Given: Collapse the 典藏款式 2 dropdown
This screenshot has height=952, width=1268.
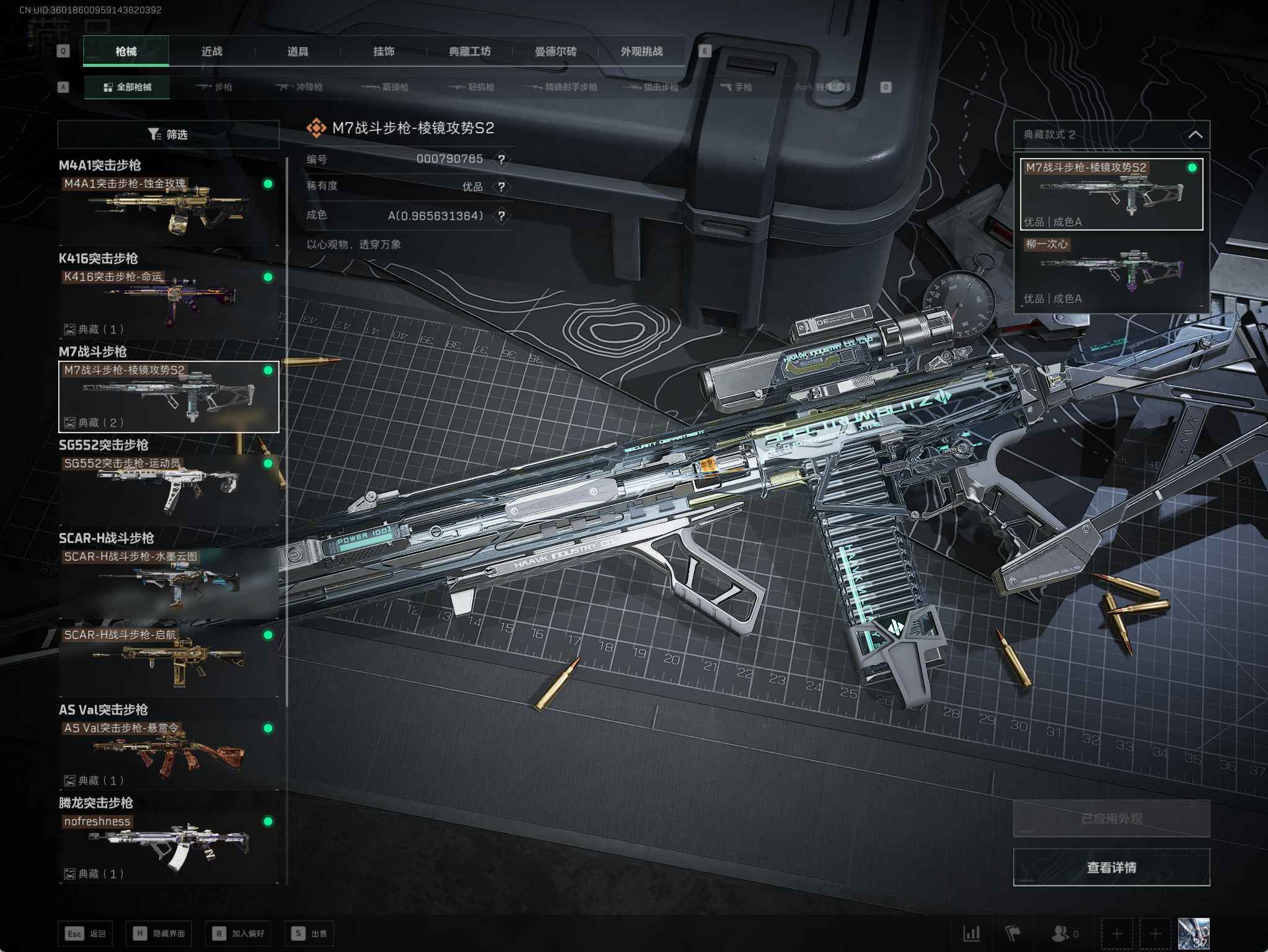Looking at the screenshot, I should click(x=1195, y=134).
